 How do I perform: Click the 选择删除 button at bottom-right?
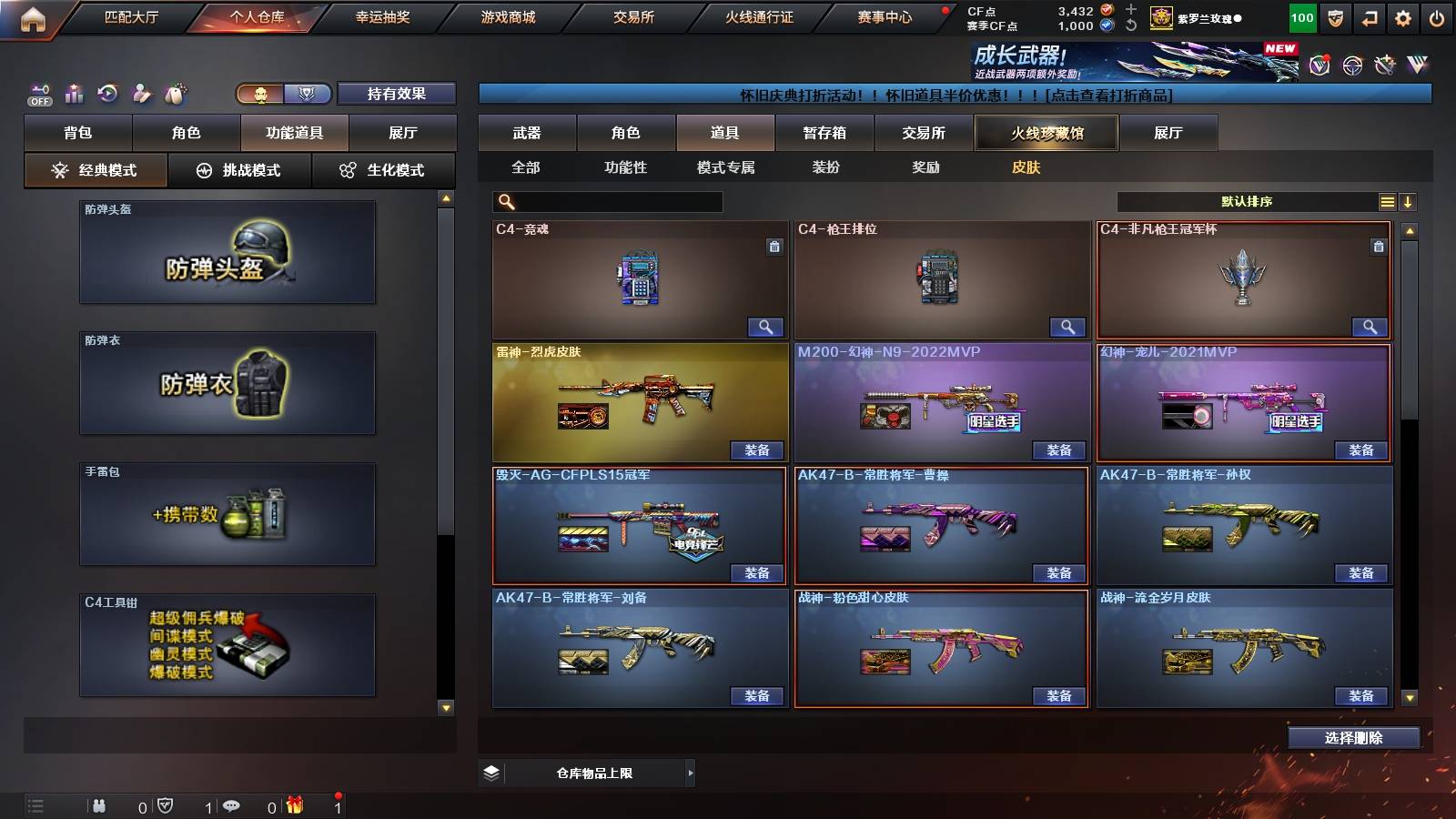pos(1353,737)
